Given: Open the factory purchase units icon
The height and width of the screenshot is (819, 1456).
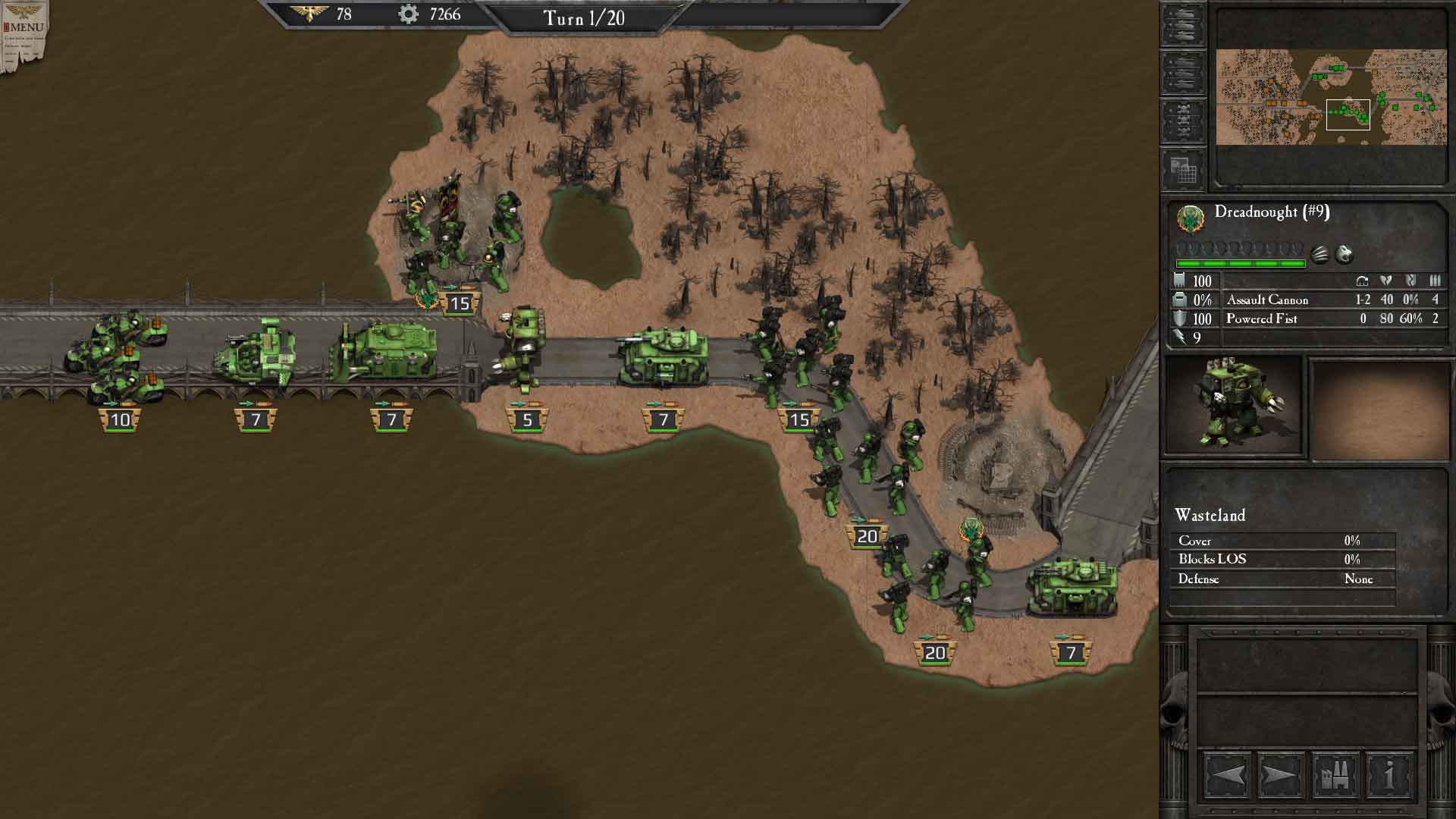Looking at the screenshot, I should coord(1335,774).
